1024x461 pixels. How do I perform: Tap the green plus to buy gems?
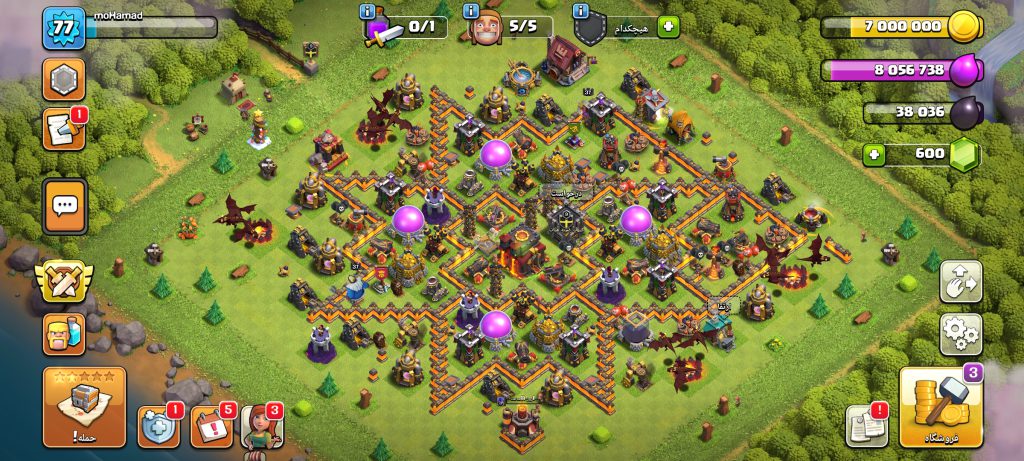[876, 154]
